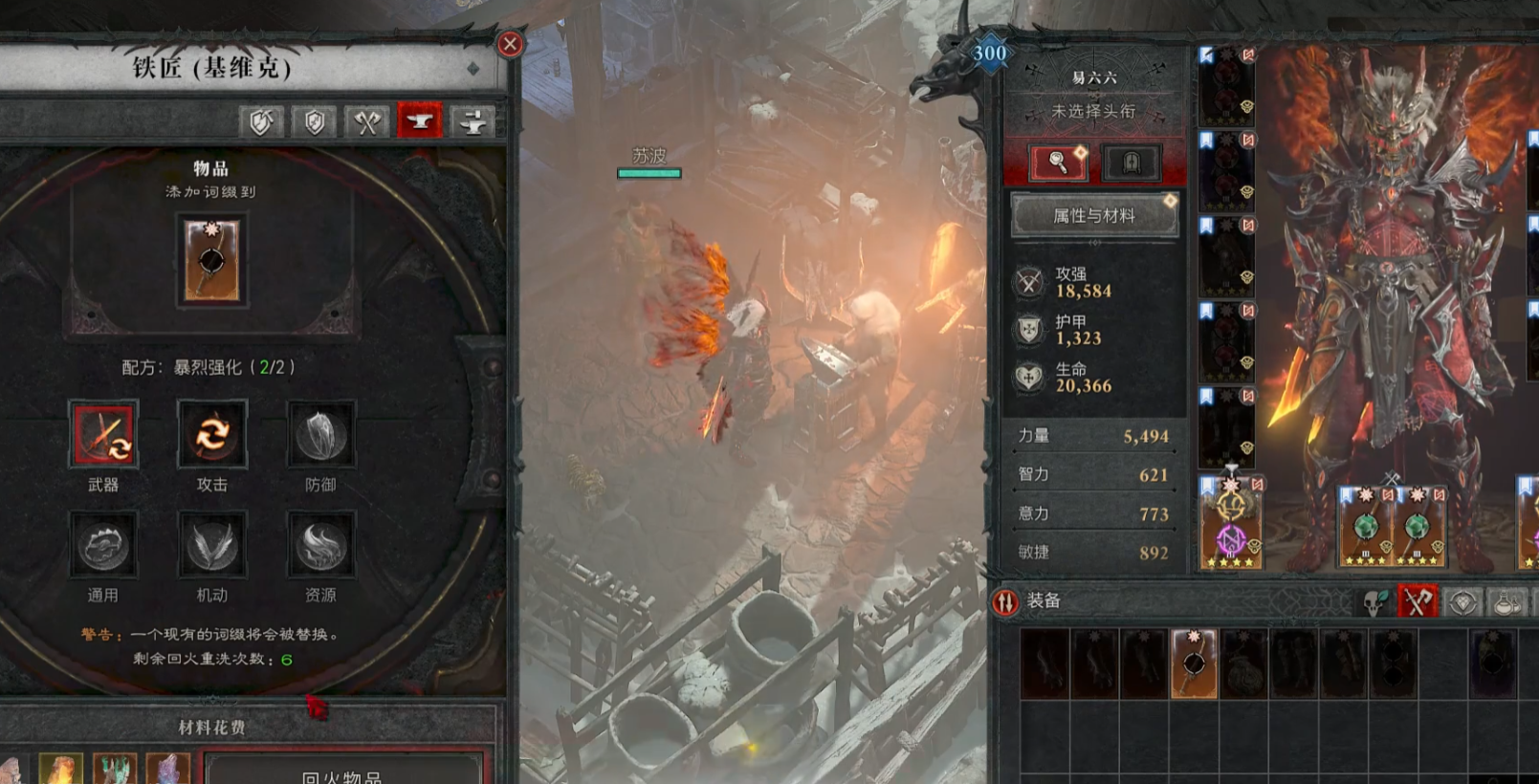Image resolution: width=1539 pixels, height=784 pixels.
Task: Confirm with the 回火物品 temper button
Action: 342,773
